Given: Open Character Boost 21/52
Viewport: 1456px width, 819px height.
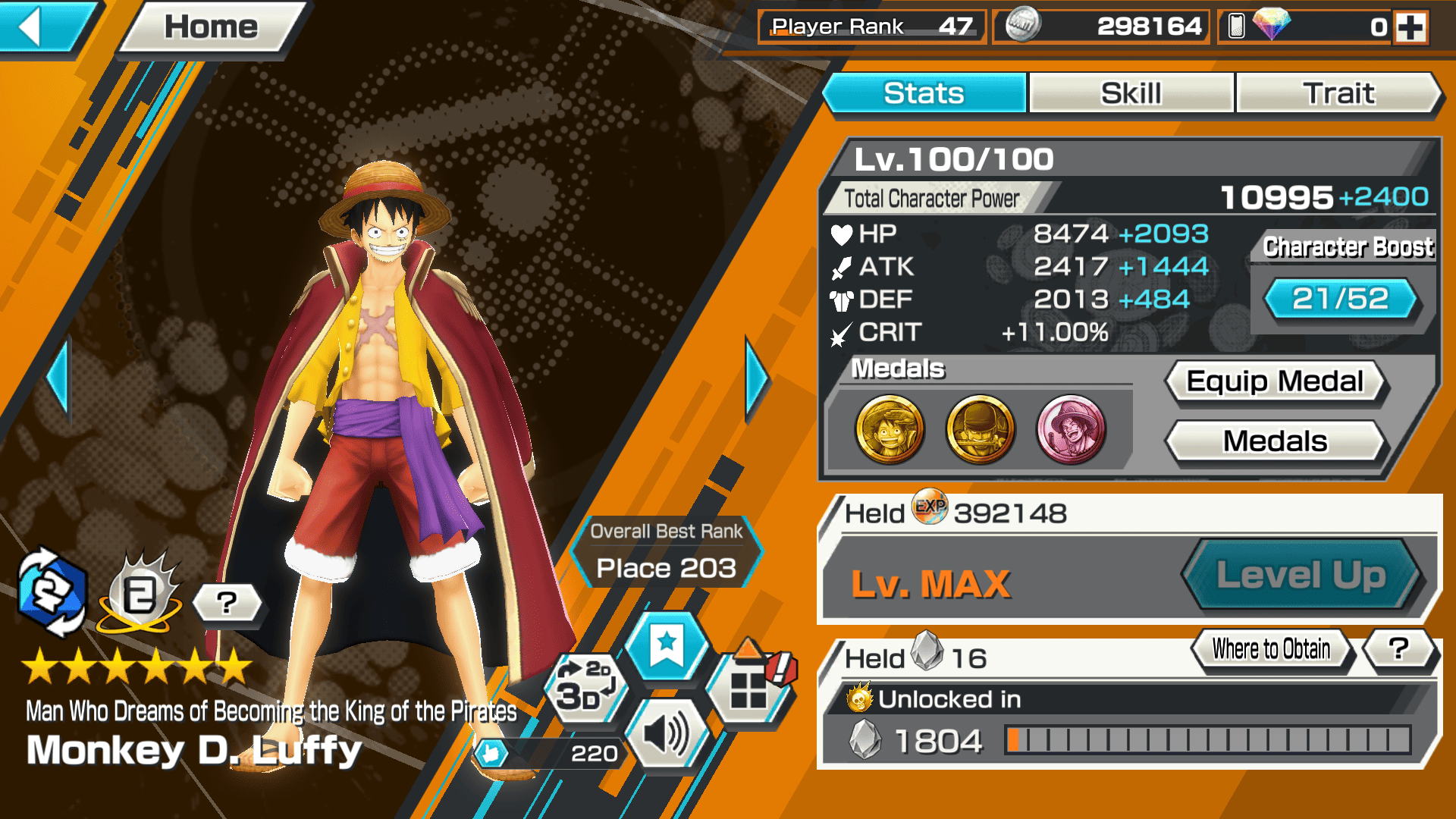Looking at the screenshot, I should coord(1340,299).
